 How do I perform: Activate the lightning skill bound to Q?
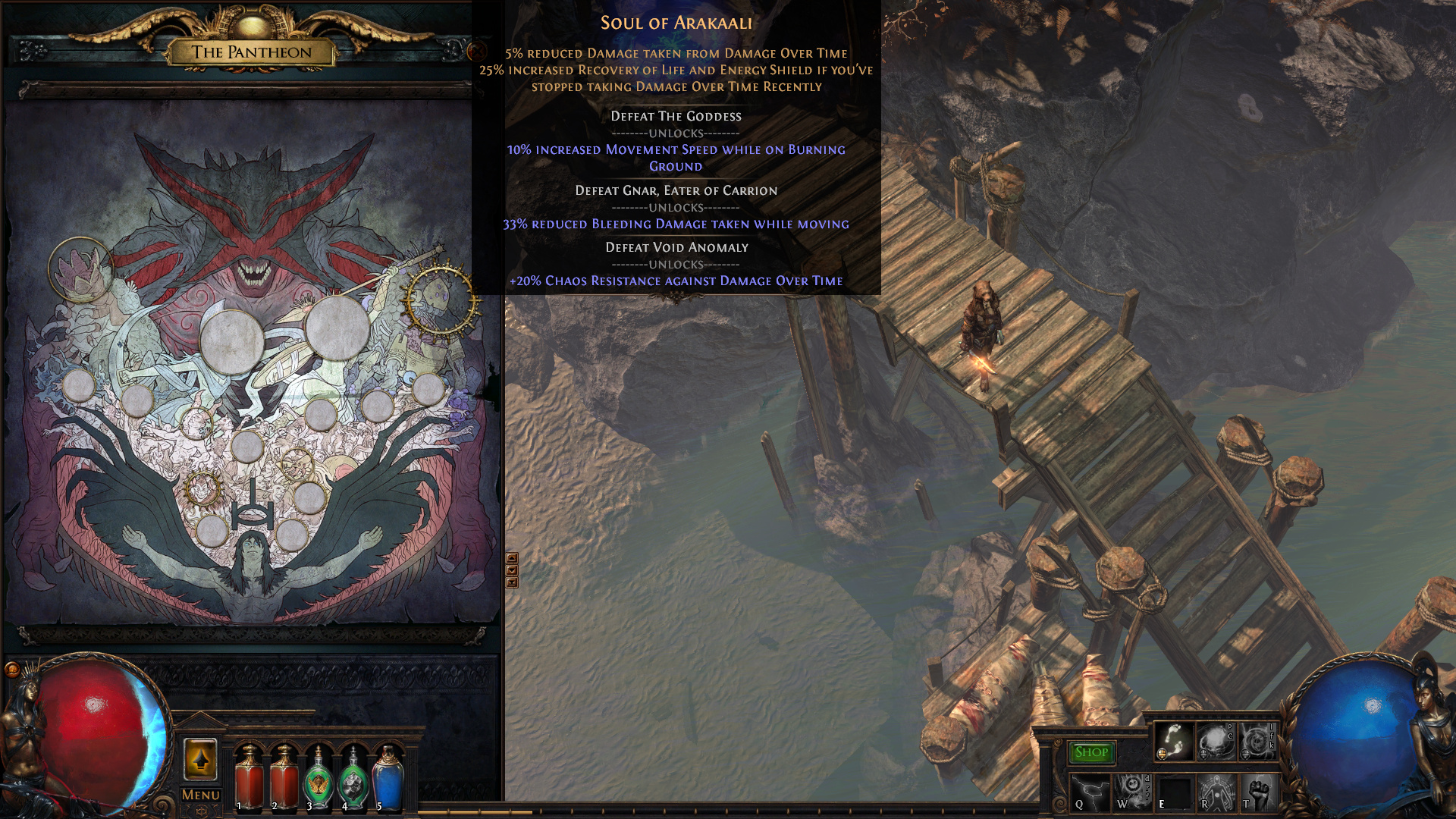click(x=1090, y=793)
